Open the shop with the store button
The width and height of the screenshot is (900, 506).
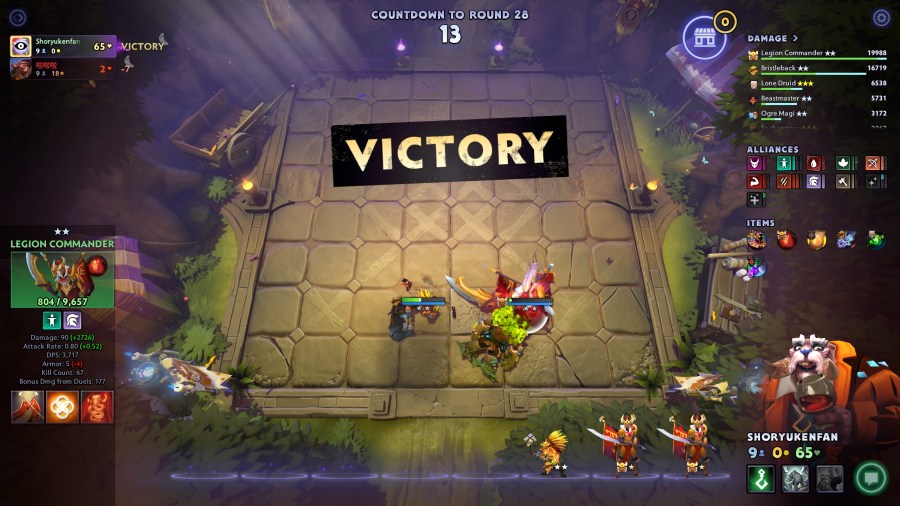click(x=704, y=39)
